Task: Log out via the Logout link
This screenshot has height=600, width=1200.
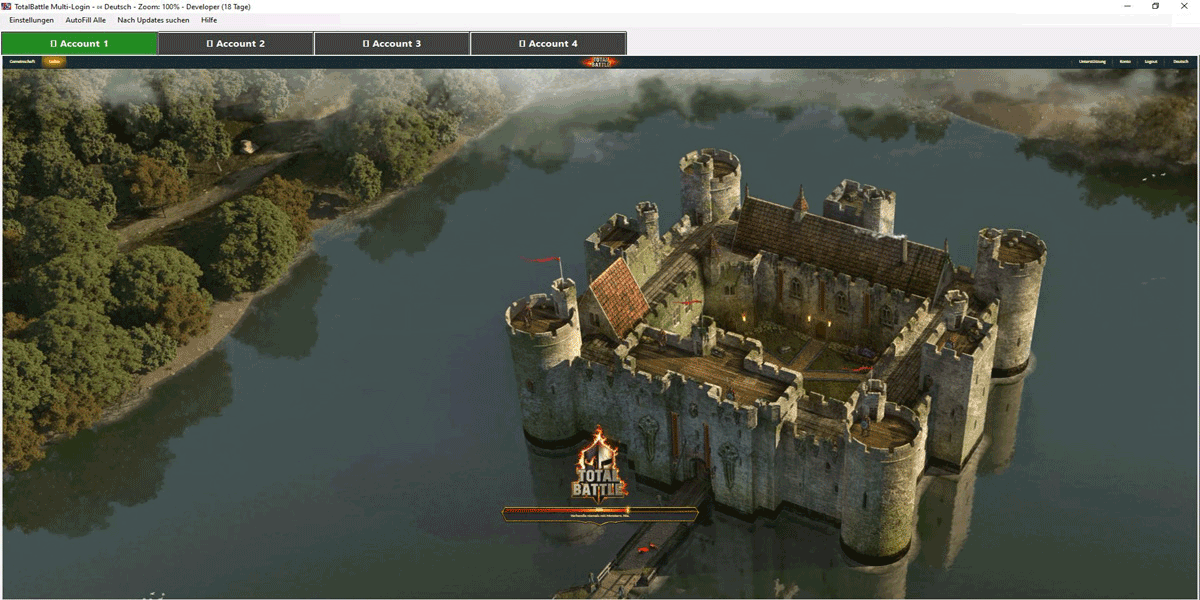Action: (x=1151, y=62)
